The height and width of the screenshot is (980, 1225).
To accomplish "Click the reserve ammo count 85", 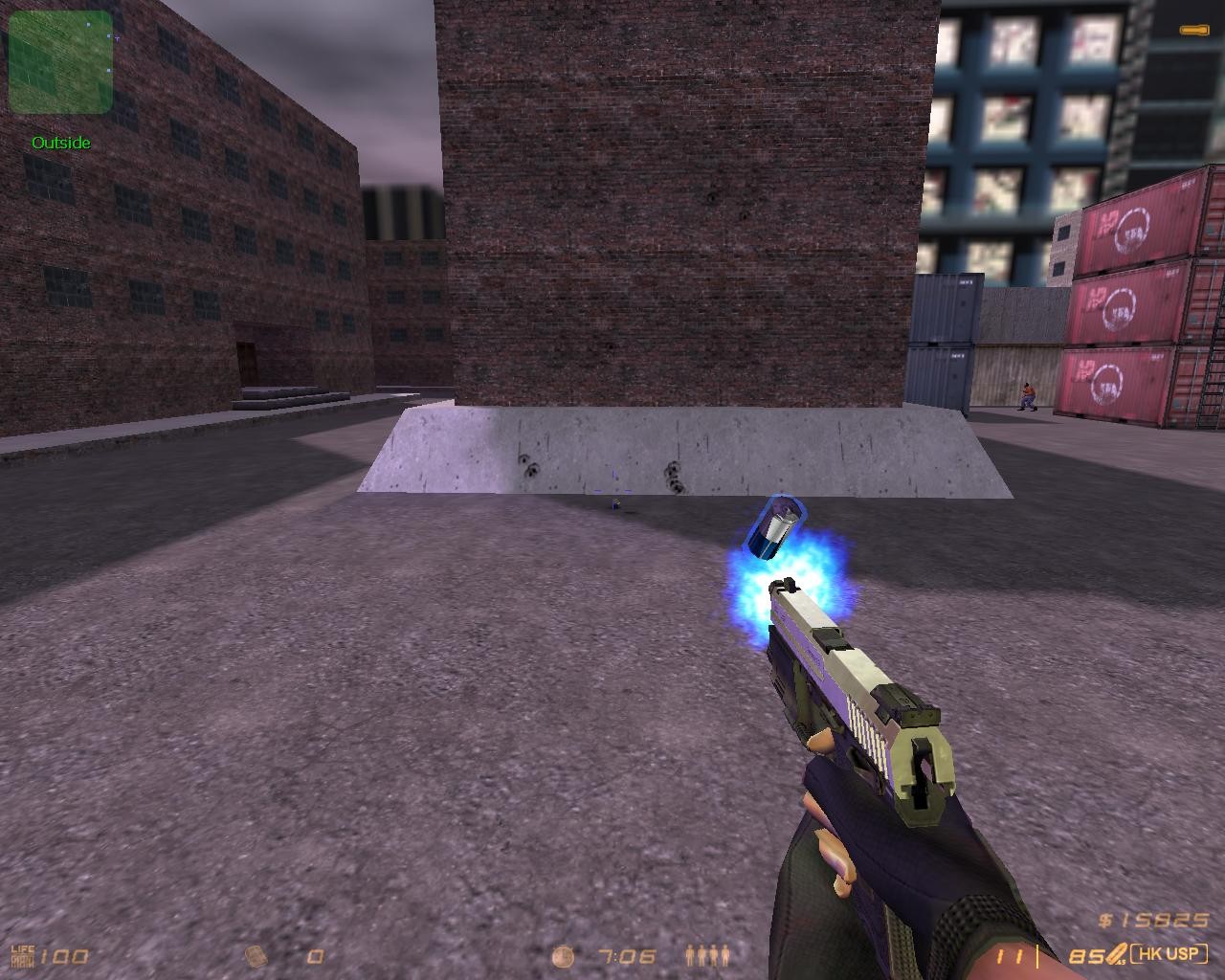I will (x=1088, y=956).
